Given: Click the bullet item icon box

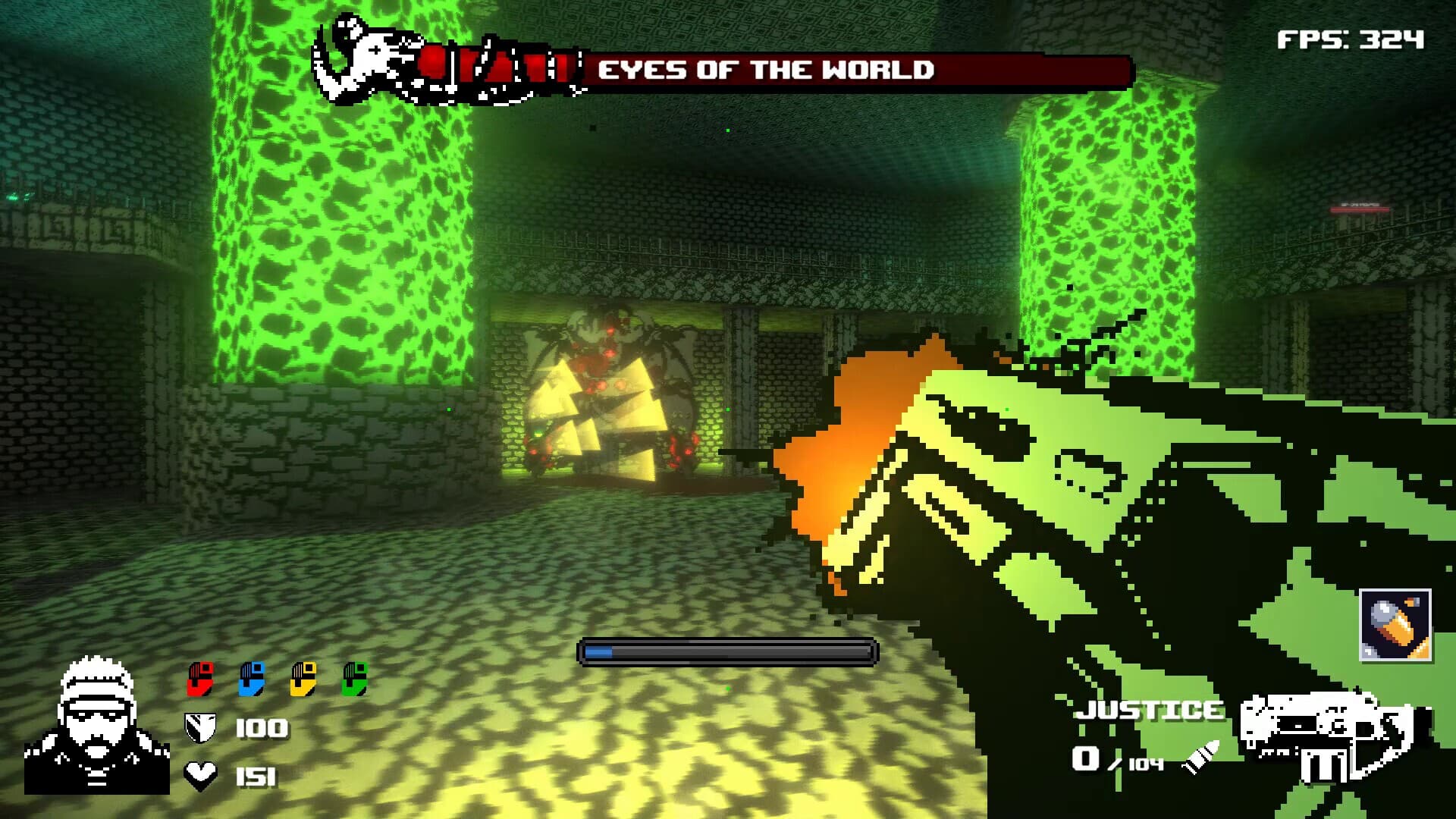Looking at the screenshot, I should (x=1395, y=626).
